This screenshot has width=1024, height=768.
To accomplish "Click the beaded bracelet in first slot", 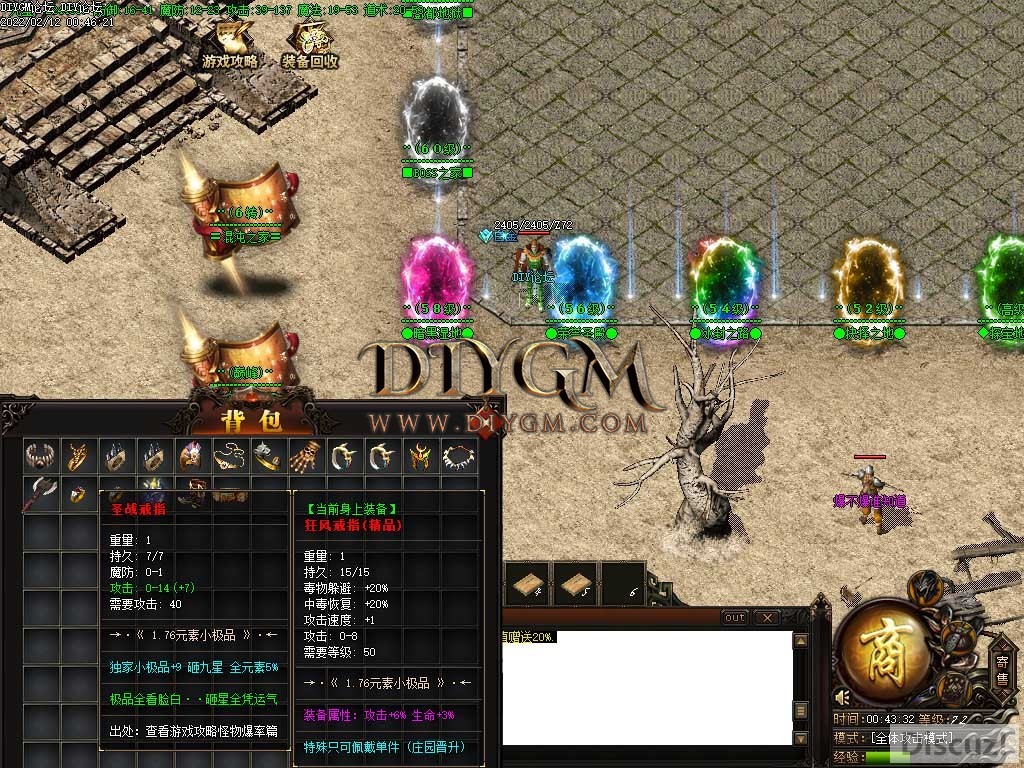I will click(x=40, y=457).
